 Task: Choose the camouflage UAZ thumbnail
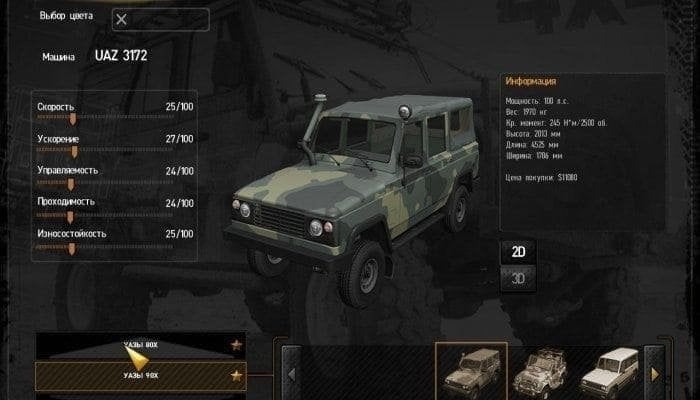(470, 371)
